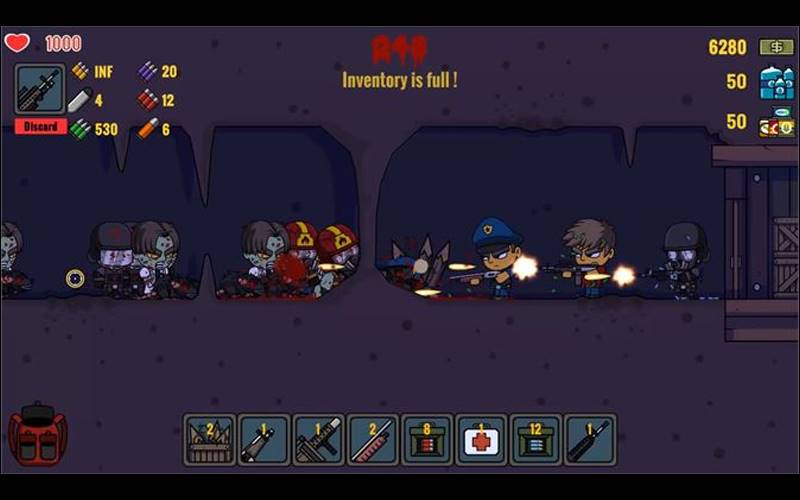Select the blue ammo crate with 12
800x500 pixels.
point(536,440)
